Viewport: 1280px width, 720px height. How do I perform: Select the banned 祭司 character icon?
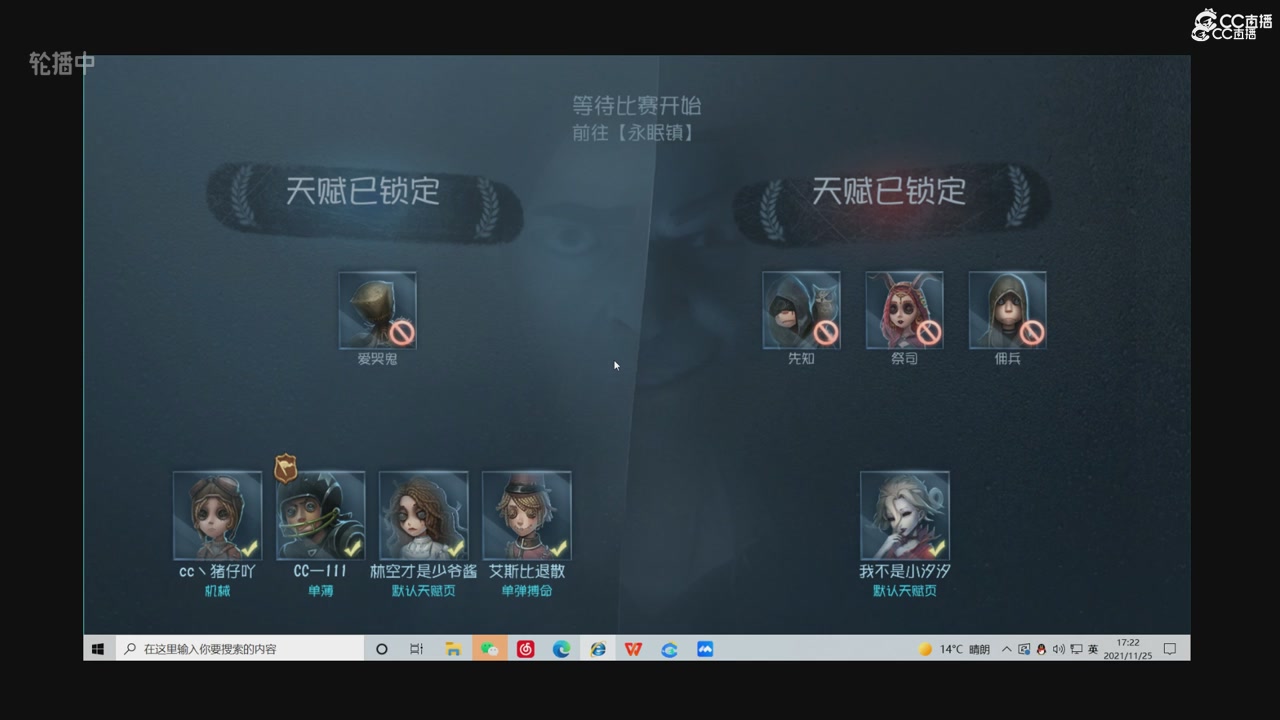(904, 310)
